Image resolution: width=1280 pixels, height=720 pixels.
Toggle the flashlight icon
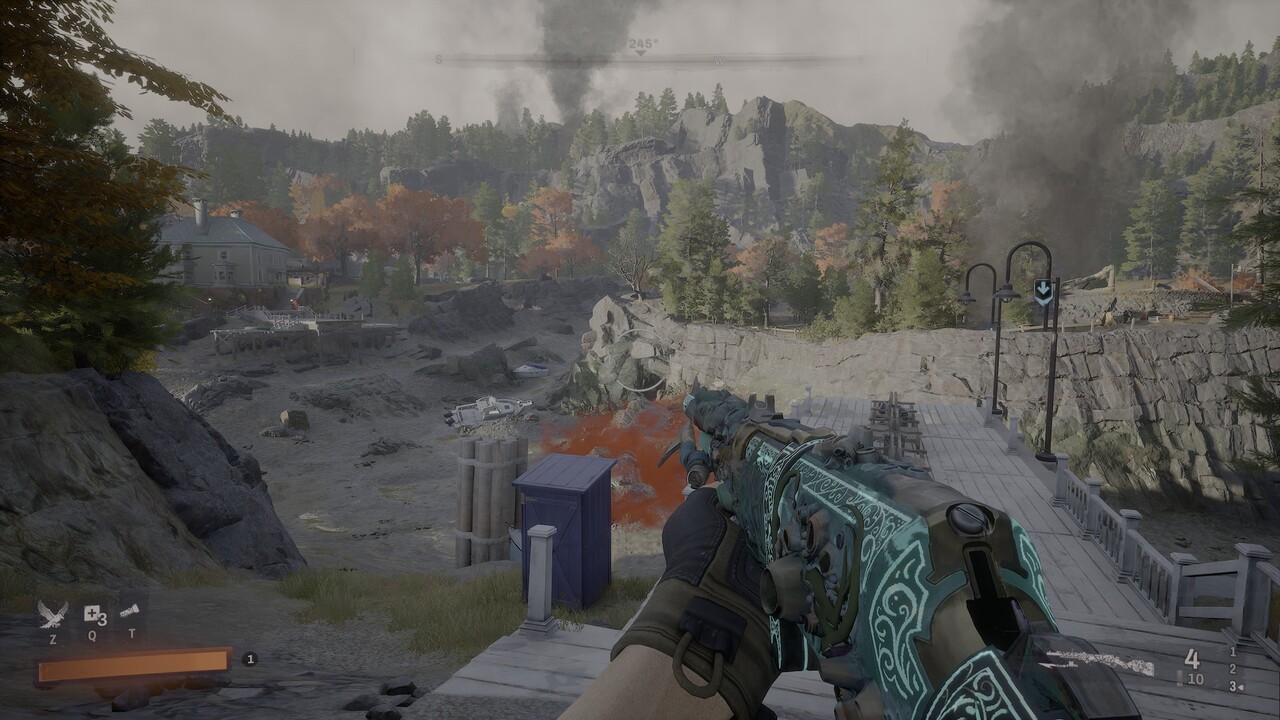(x=129, y=611)
